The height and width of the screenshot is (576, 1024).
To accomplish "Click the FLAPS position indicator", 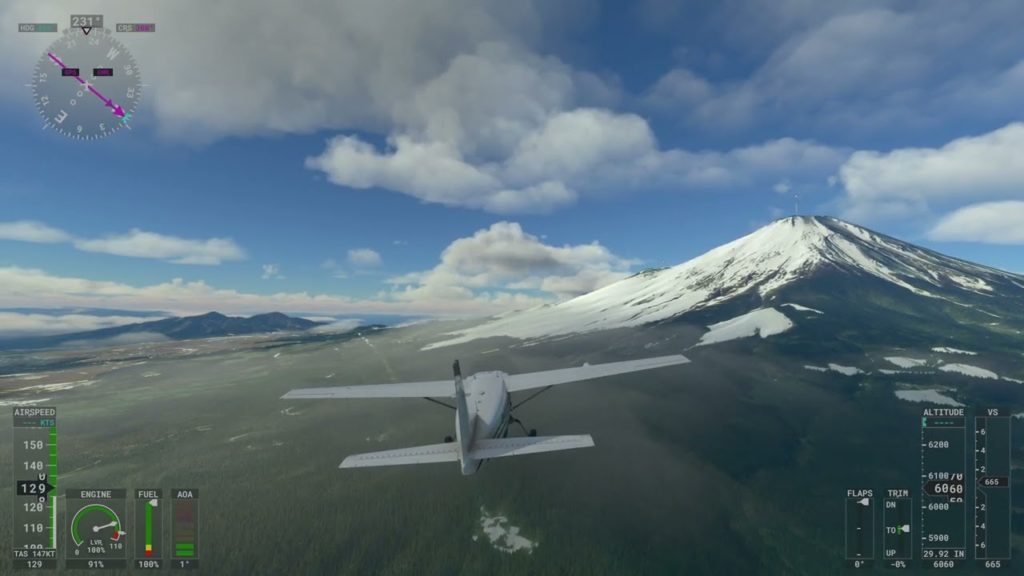I will pyautogui.click(x=859, y=527).
